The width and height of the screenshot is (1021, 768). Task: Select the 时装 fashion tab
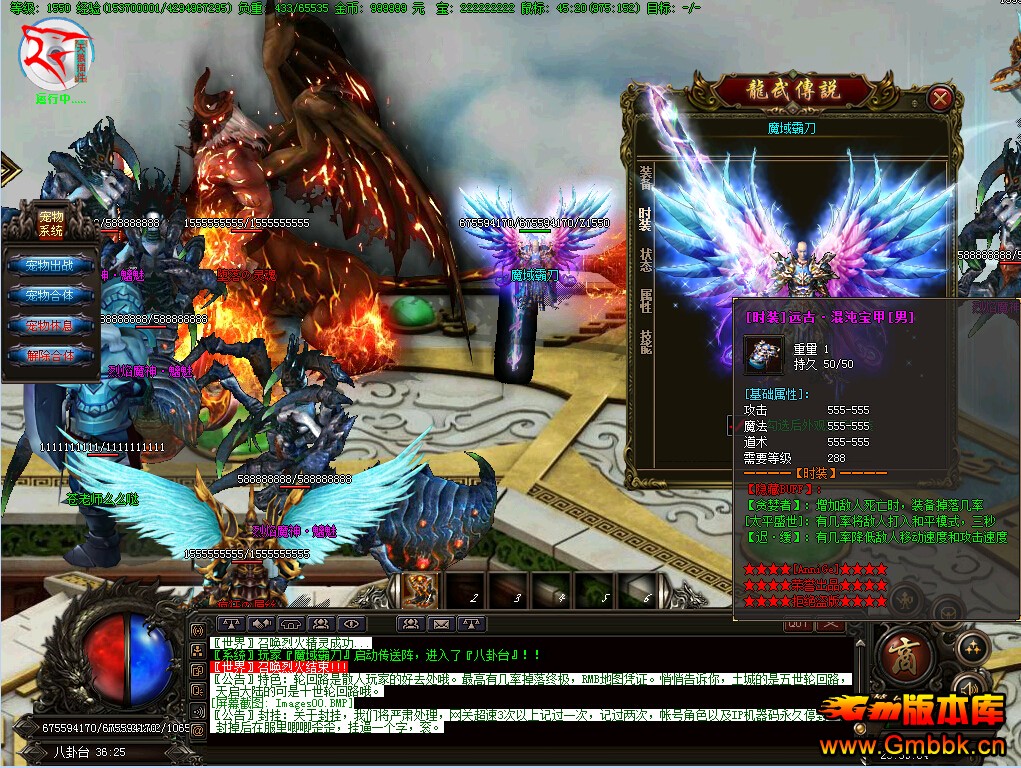point(645,221)
